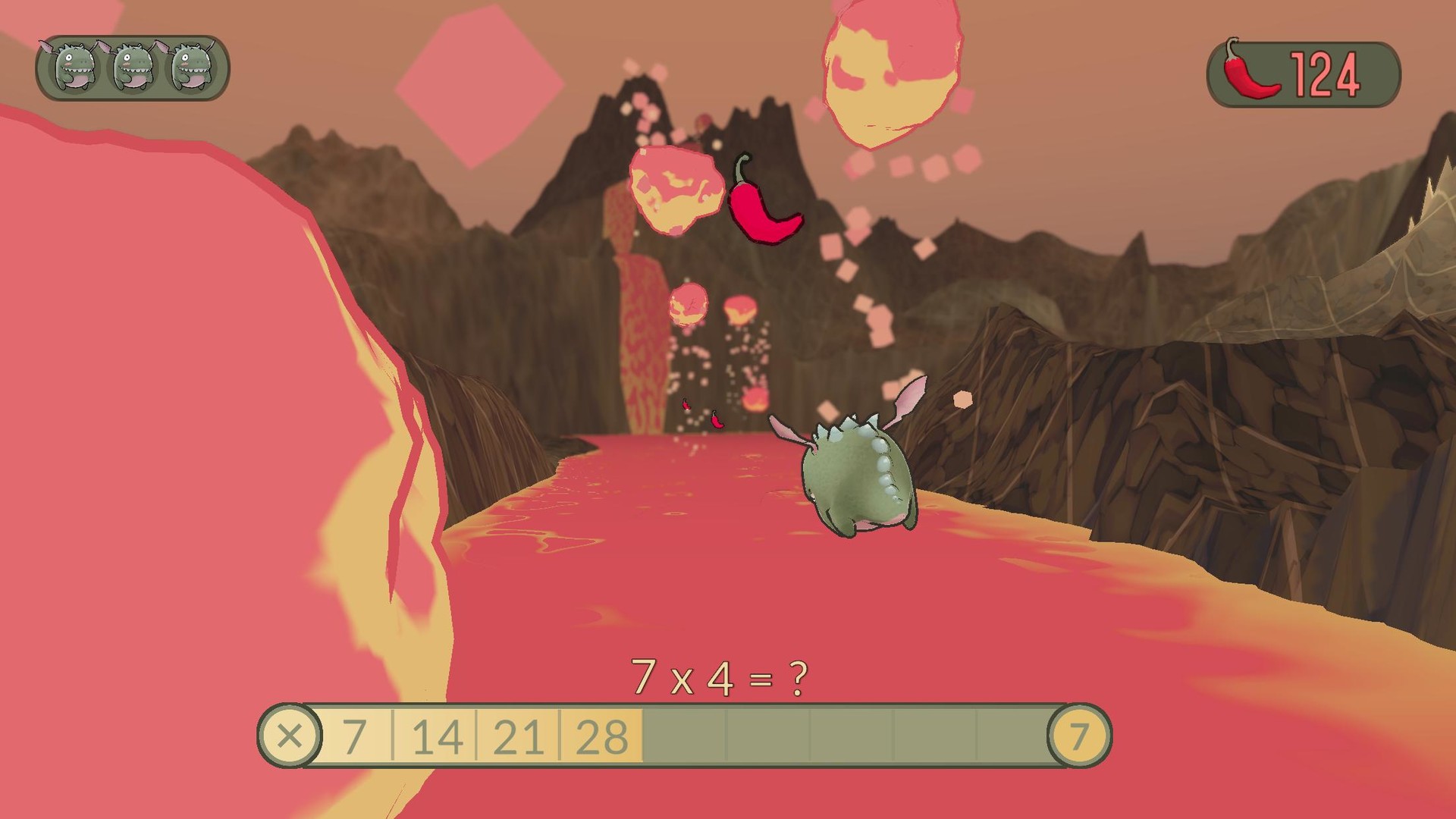Click the multiplication sign on the answer bar
The height and width of the screenshot is (819, 1456).
290,734
